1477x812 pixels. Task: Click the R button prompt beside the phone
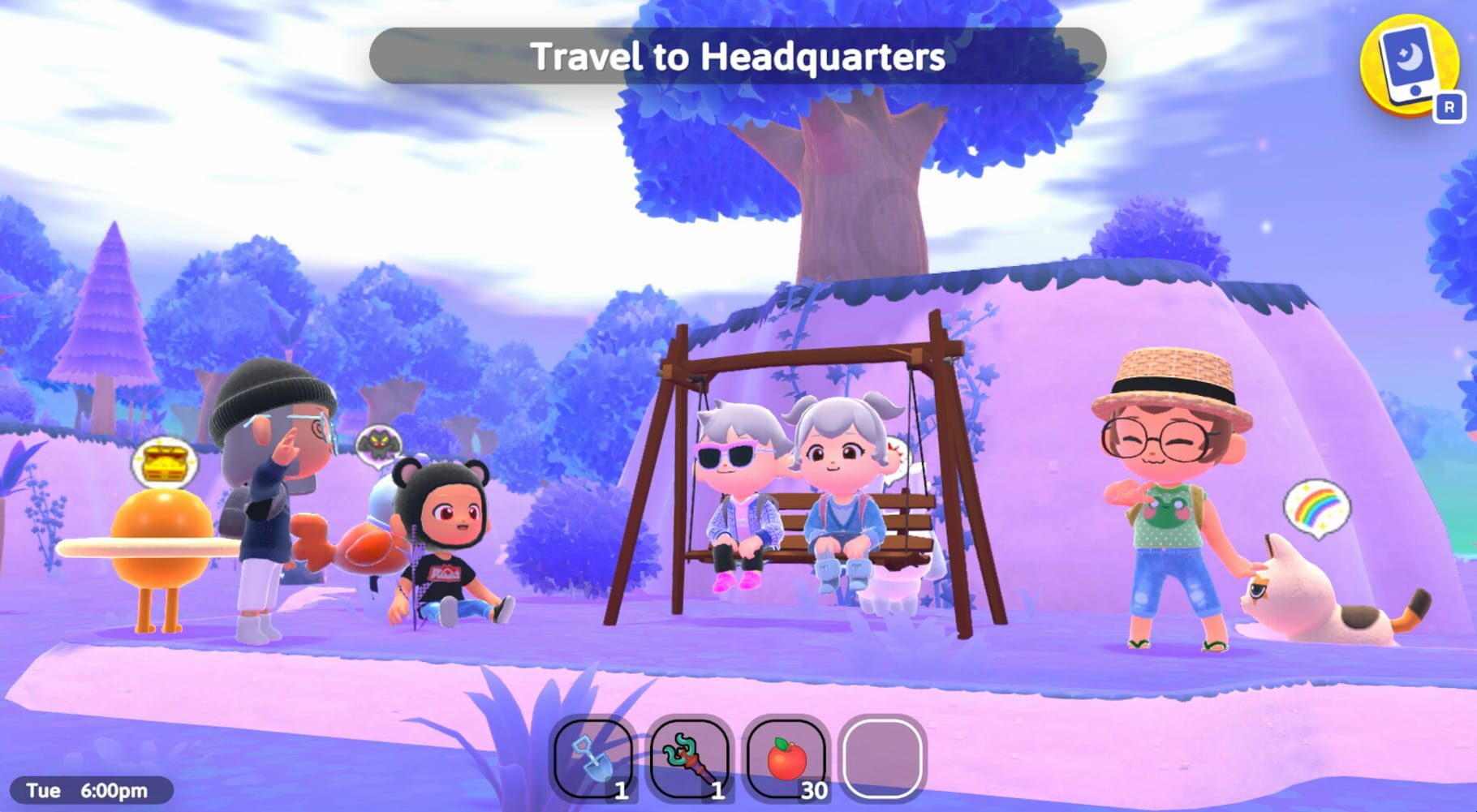1451,106
